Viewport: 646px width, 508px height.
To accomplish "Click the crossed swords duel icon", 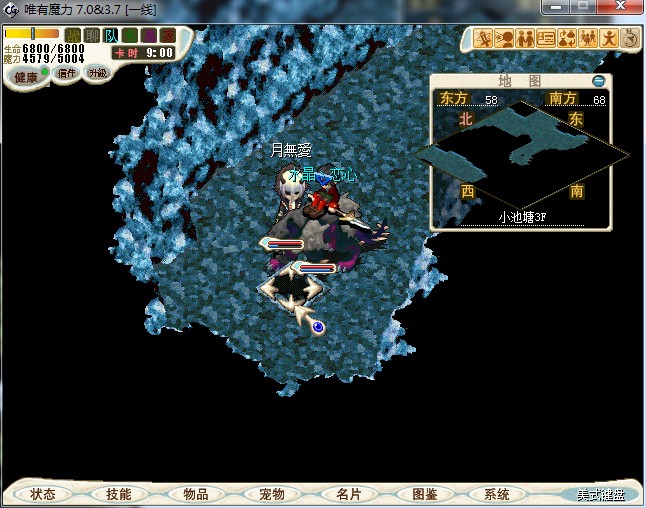I will pos(484,39).
